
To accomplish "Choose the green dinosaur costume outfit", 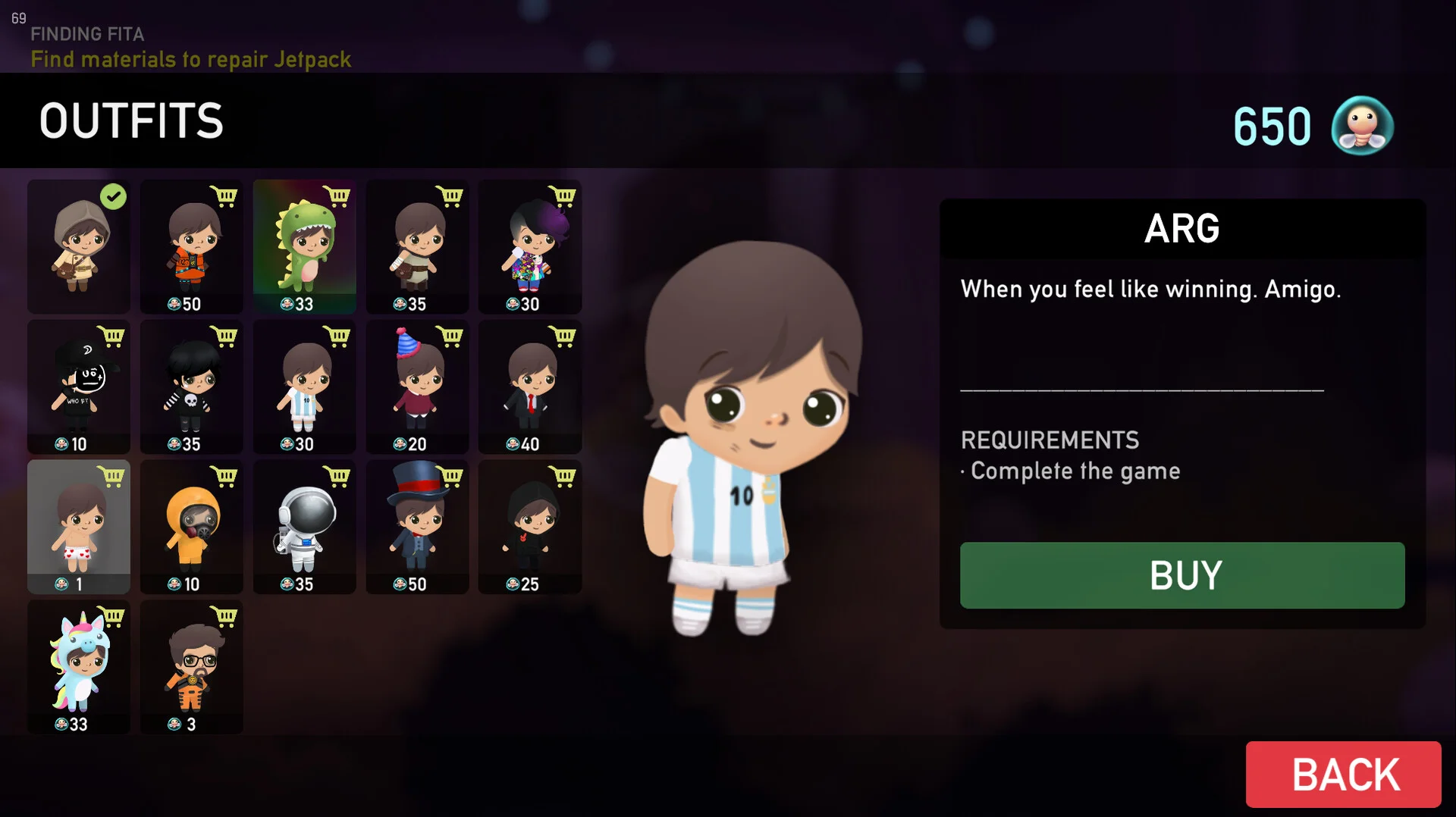I will [x=304, y=246].
